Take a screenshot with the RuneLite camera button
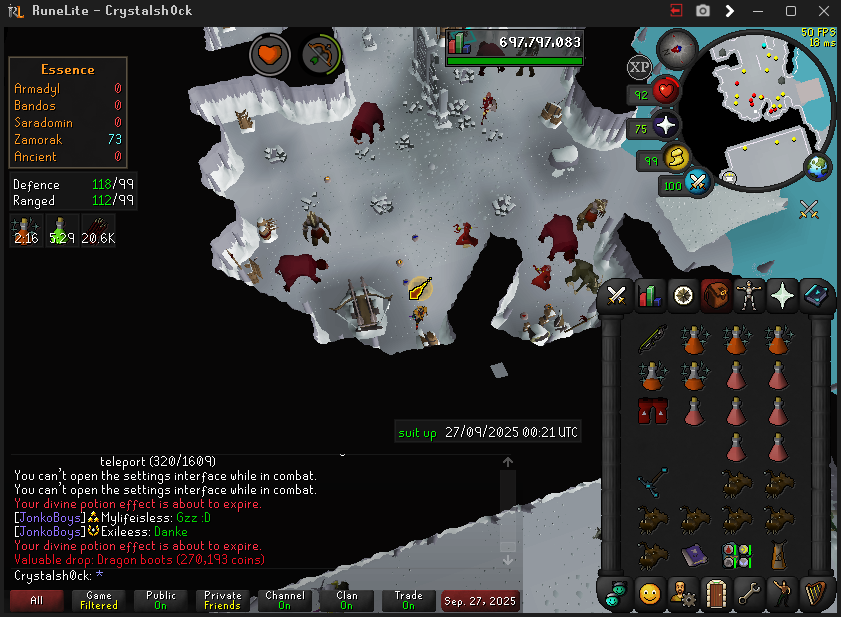The image size is (841, 617). pos(703,11)
